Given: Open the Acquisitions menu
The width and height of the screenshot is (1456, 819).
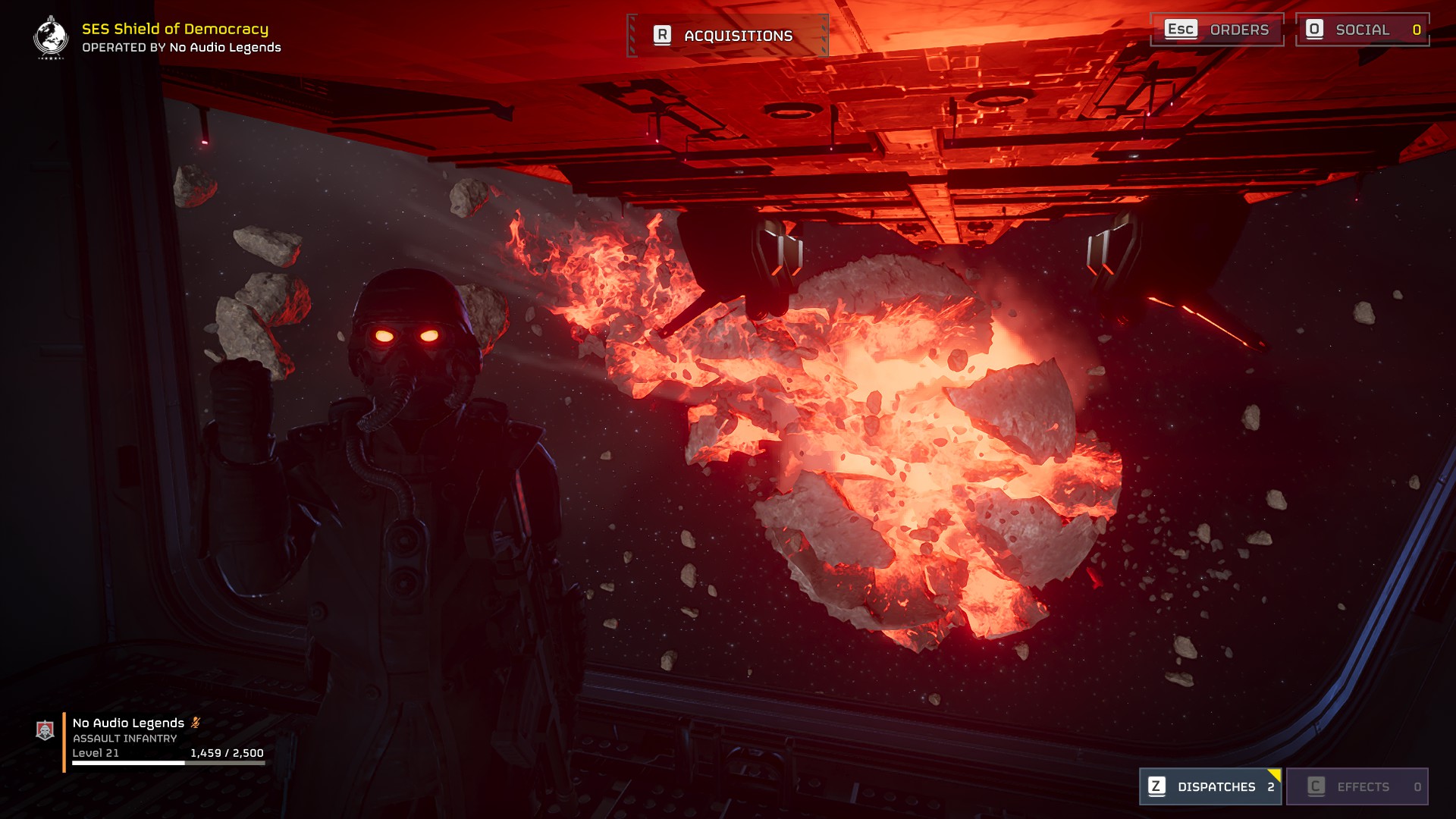Looking at the screenshot, I should (727, 36).
